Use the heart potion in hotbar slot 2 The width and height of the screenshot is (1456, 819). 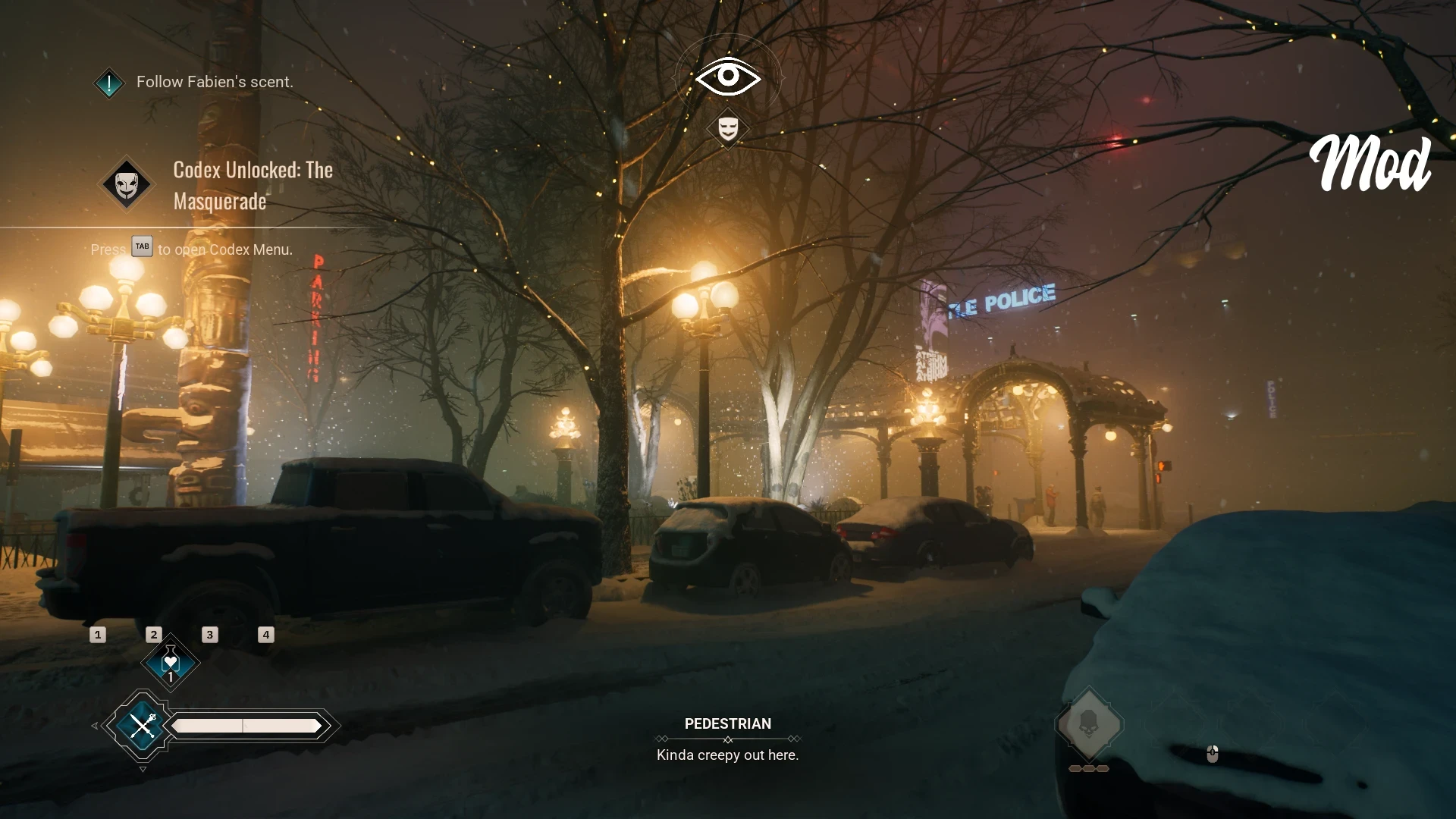(171, 663)
